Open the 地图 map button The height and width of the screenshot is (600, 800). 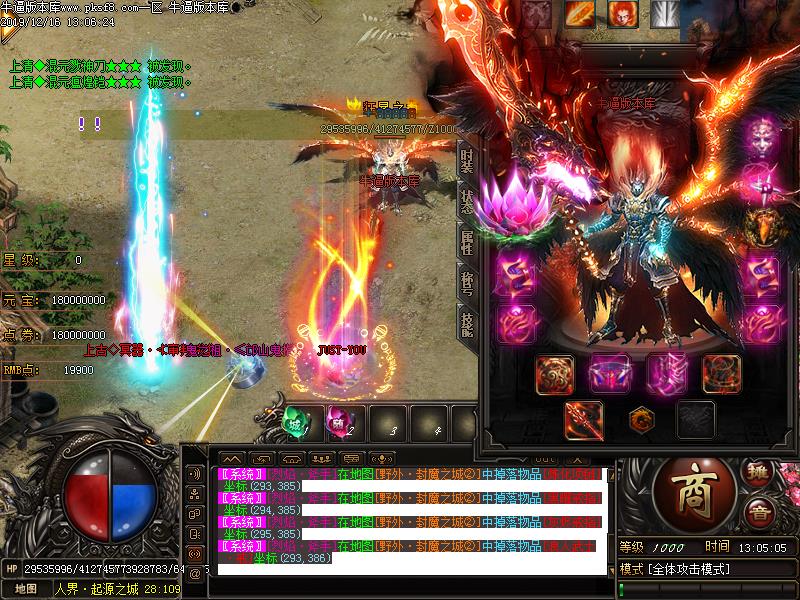coord(25,589)
